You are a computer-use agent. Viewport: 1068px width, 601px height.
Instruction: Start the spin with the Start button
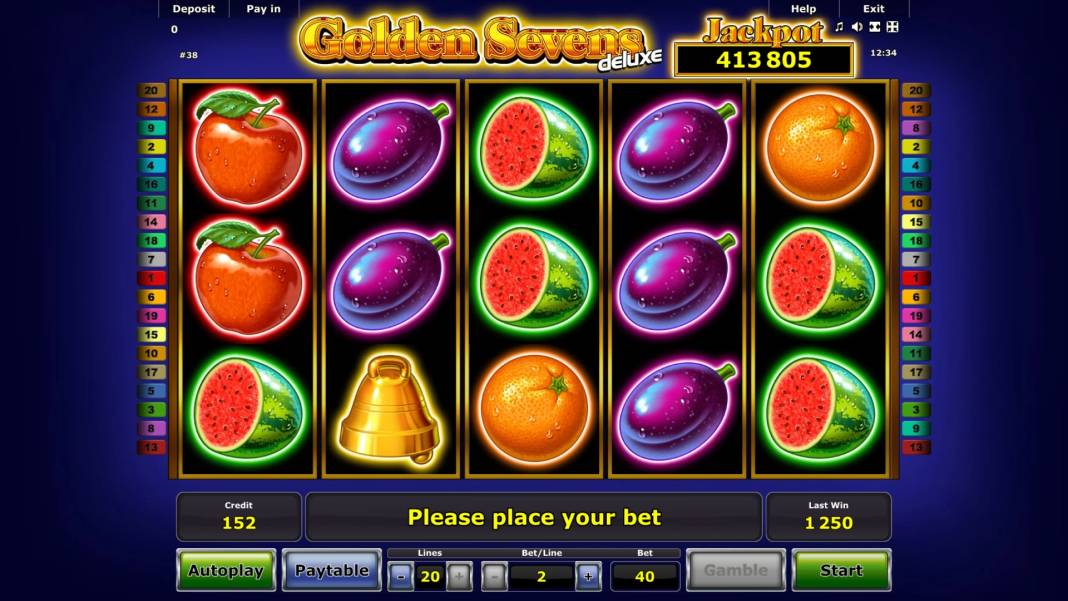840,570
